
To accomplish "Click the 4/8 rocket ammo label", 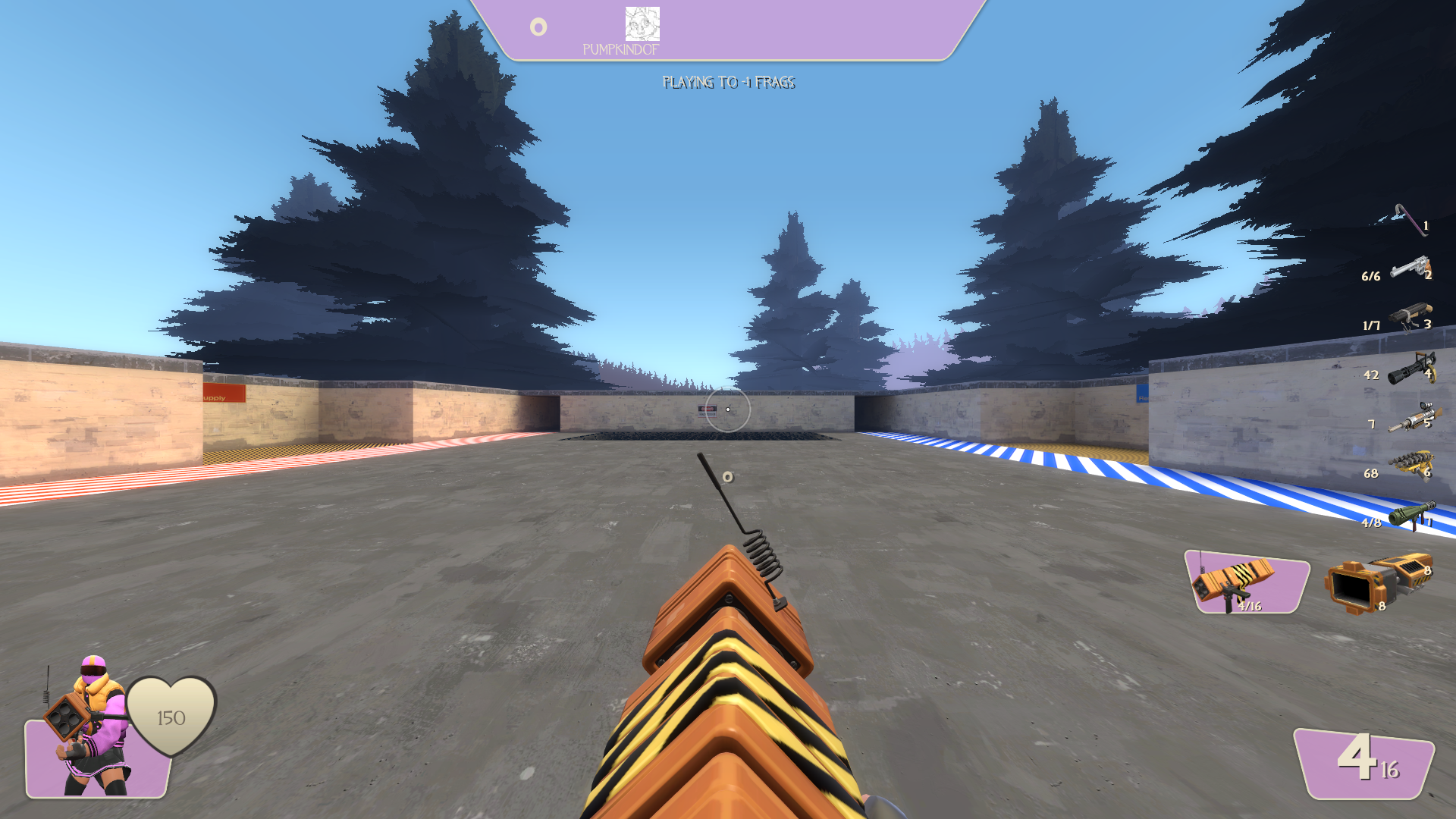I will point(1373,521).
